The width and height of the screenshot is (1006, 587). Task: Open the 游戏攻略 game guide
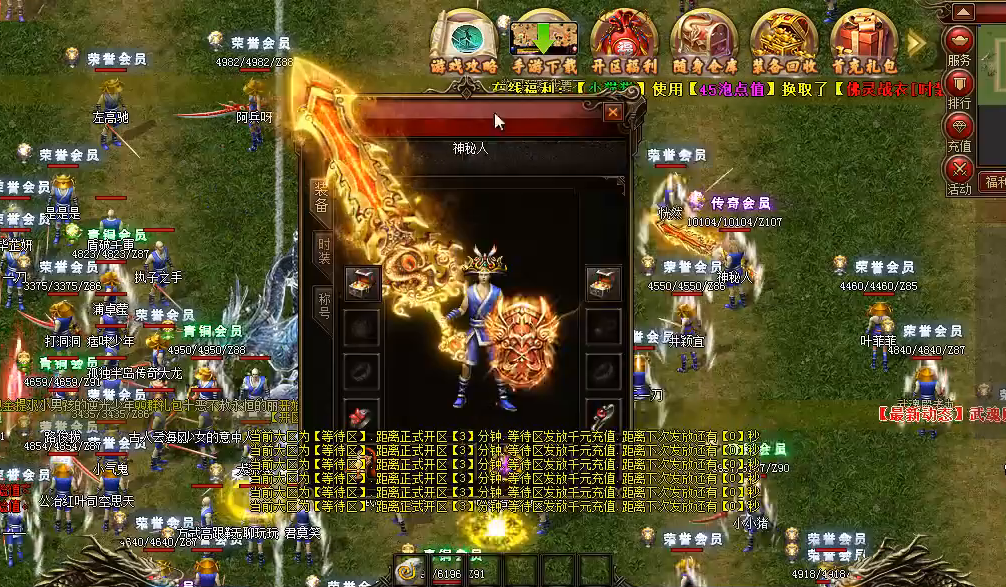tap(464, 40)
